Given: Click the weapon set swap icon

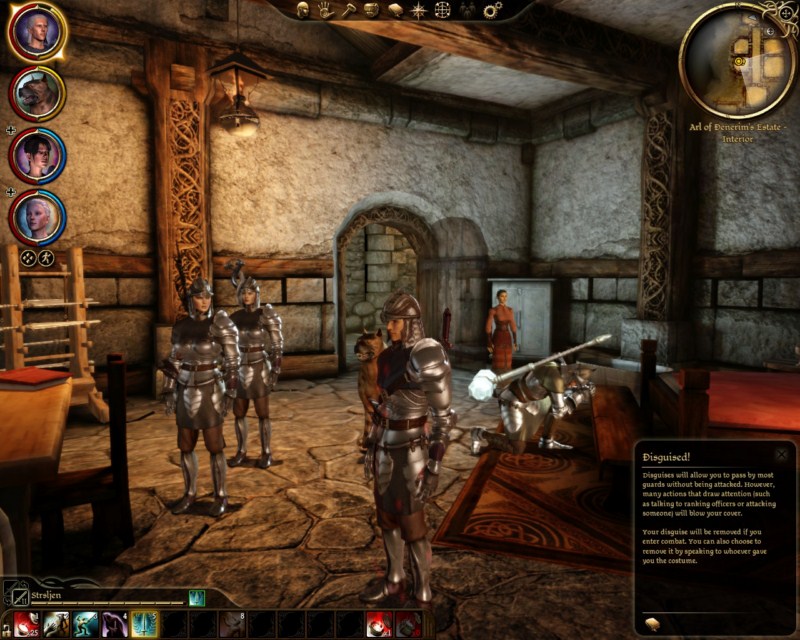Looking at the screenshot, I should 15,594.
